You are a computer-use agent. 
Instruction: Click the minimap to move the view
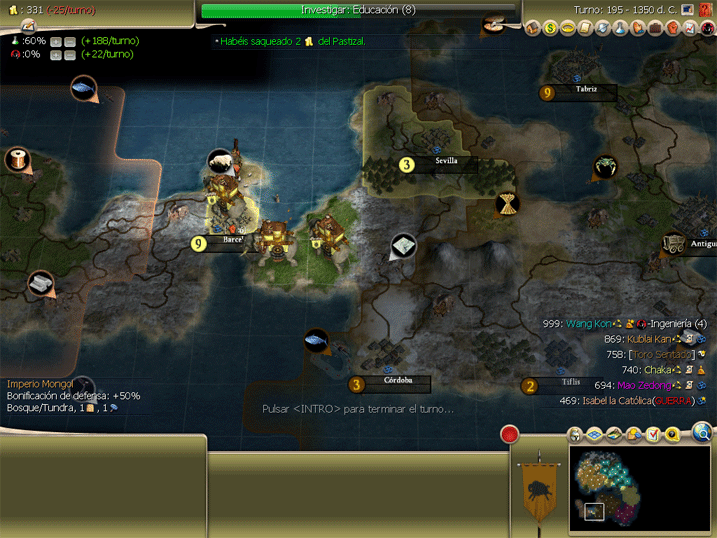point(640,484)
